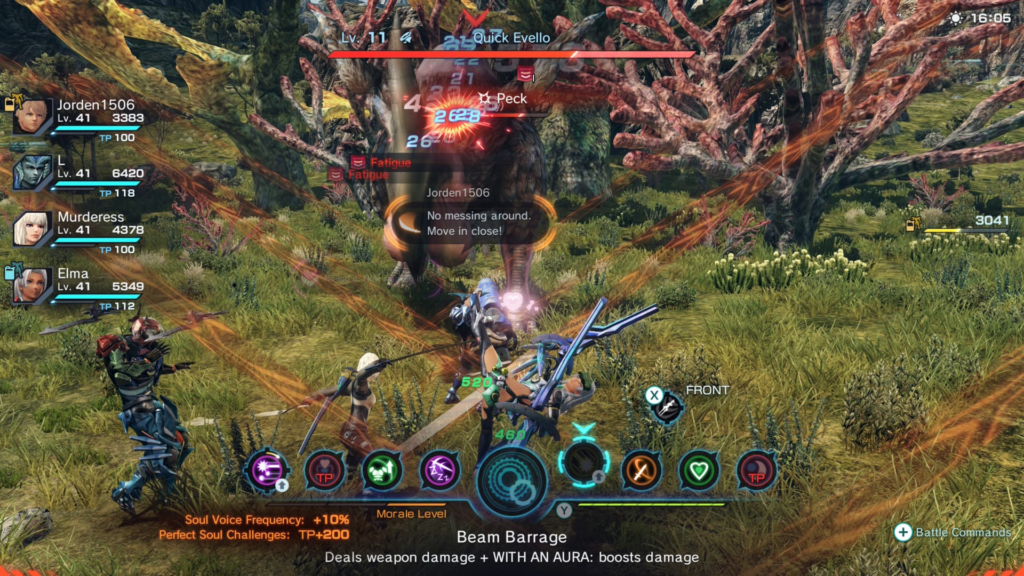1024x576 pixels.
Task: Activate the purple beam art icon
Action: (267, 469)
